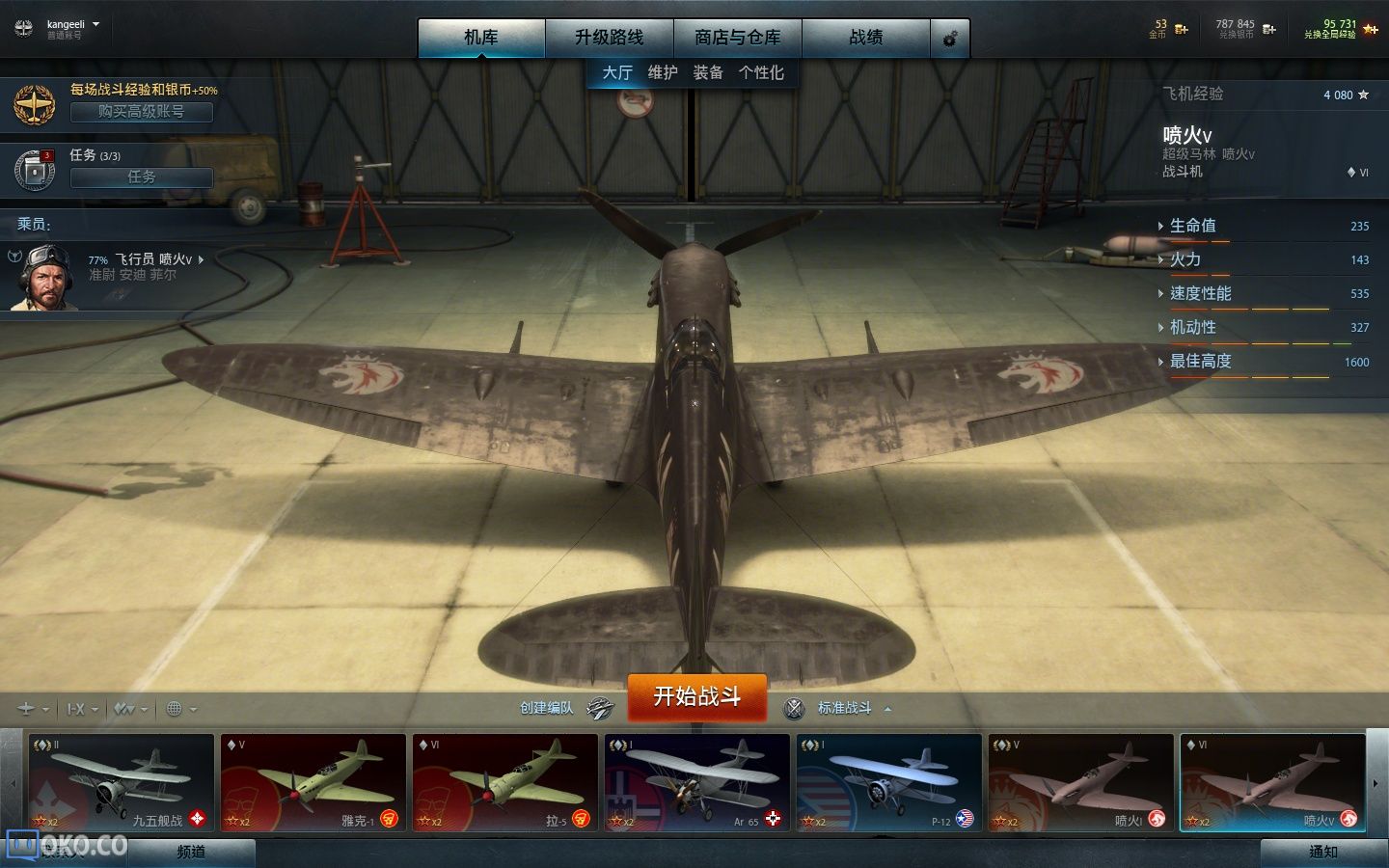Image resolution: width=1389 pixels, height=868 pixels.
Task: Open settings via the gear icon
Action: point(950,39)
